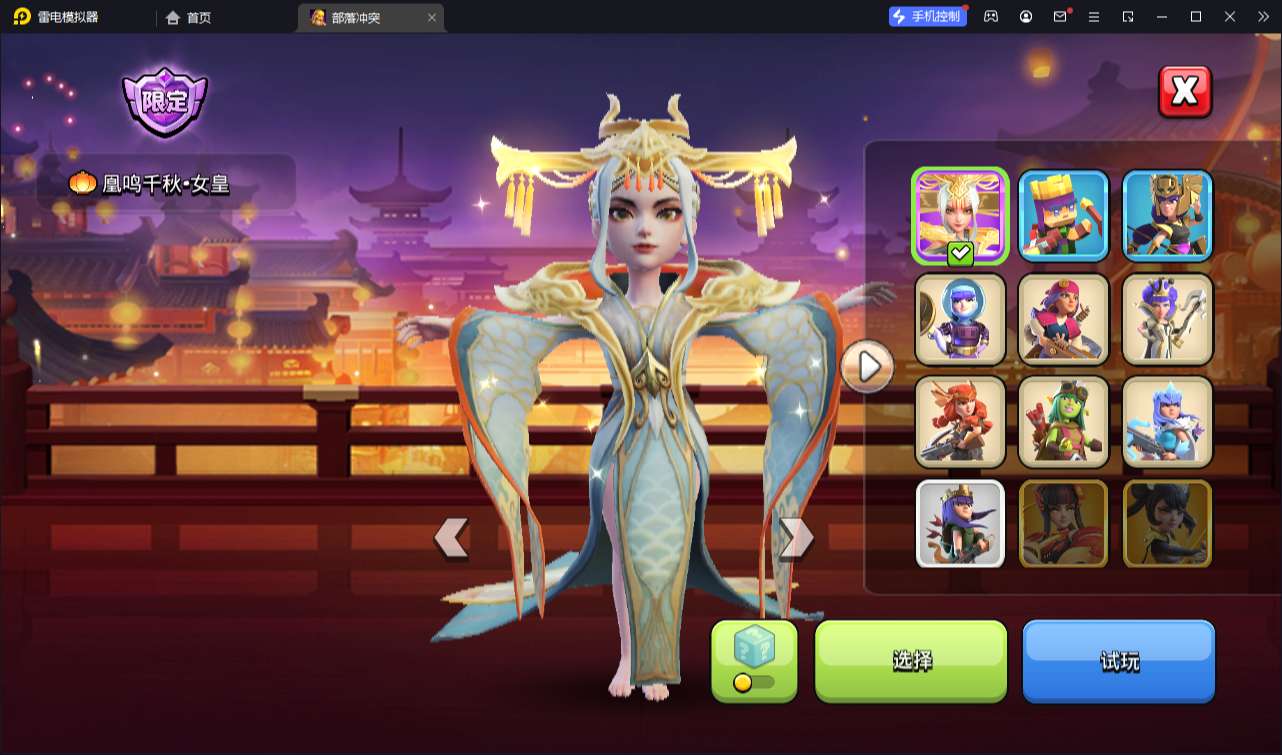Viewport: 1282px width, 755px height.
Task: Select the locked dark hero skin thumbnail
Action: click(1167, 523)
